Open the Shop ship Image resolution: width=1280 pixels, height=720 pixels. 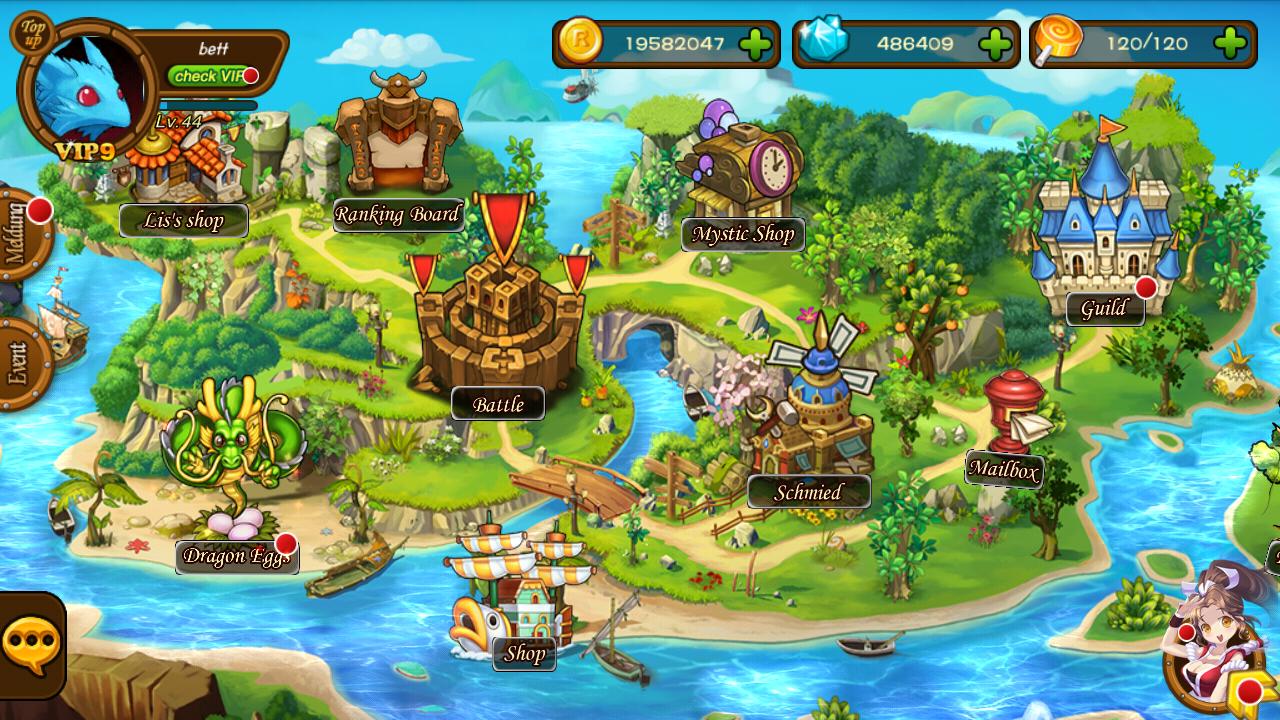524,654
